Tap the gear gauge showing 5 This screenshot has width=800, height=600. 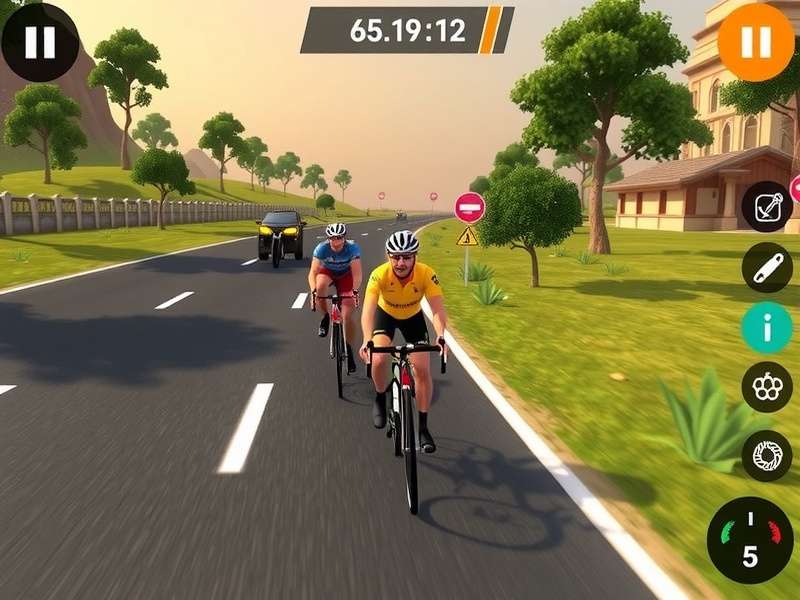pyautogui.click(x=750, y=540)
